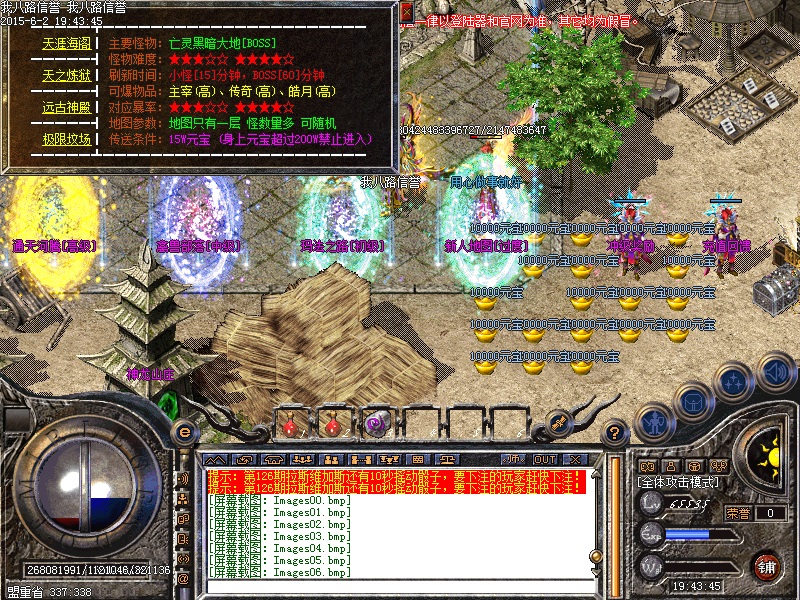800x600 pixels.
Task: Toggle the speaker sound button
Action: click(x=776, y=374)
